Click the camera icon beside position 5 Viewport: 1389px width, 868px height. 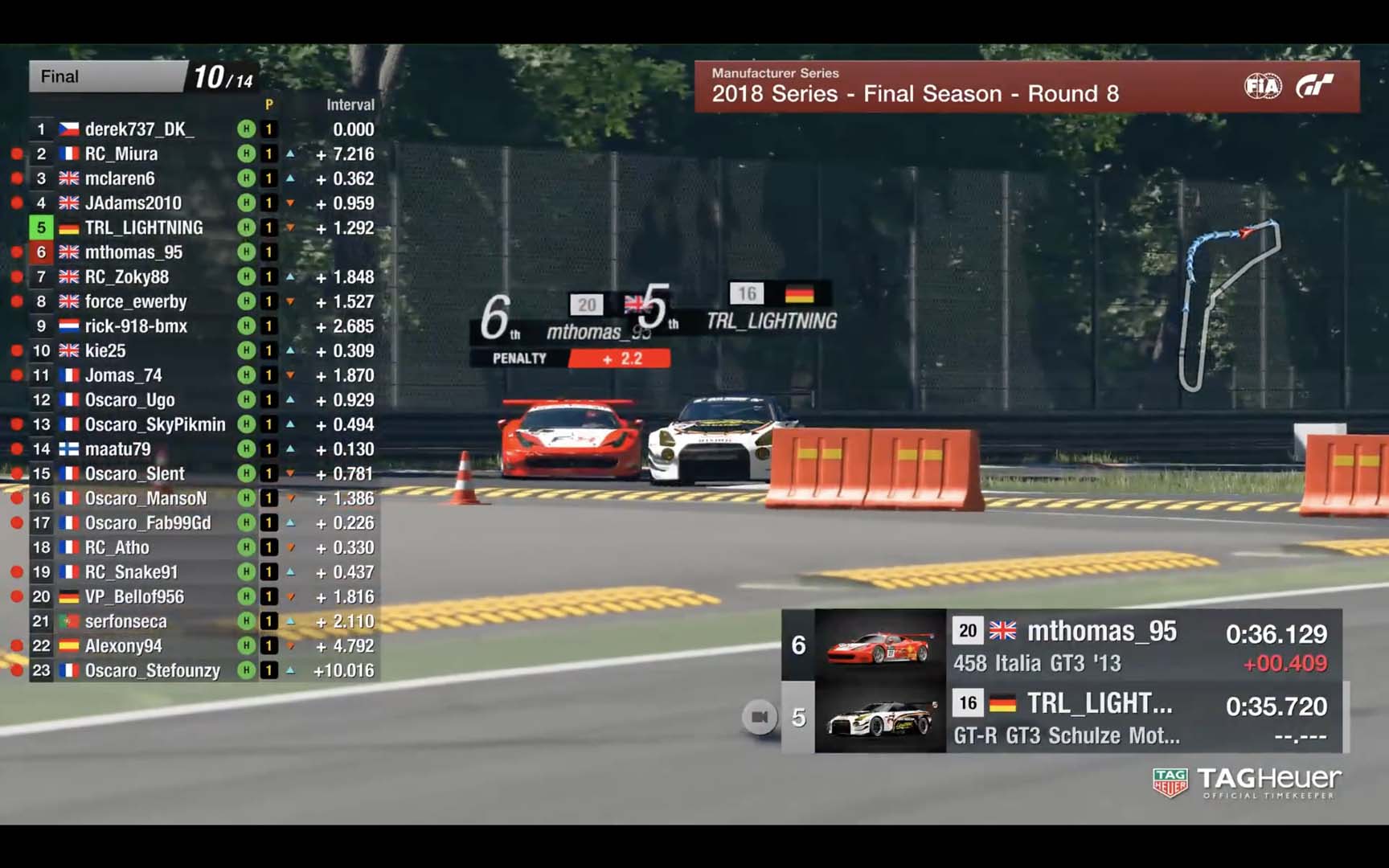click(x=760, y=717)
